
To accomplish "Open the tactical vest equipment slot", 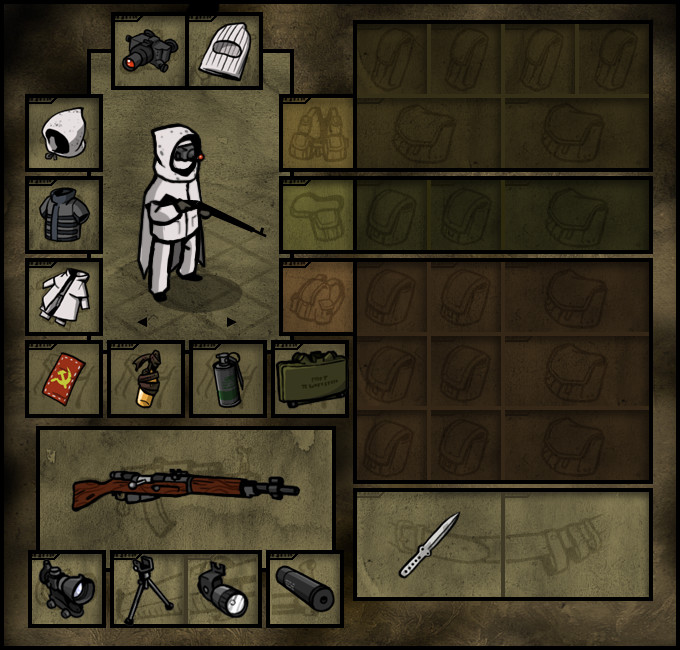I will coord(317,133).
